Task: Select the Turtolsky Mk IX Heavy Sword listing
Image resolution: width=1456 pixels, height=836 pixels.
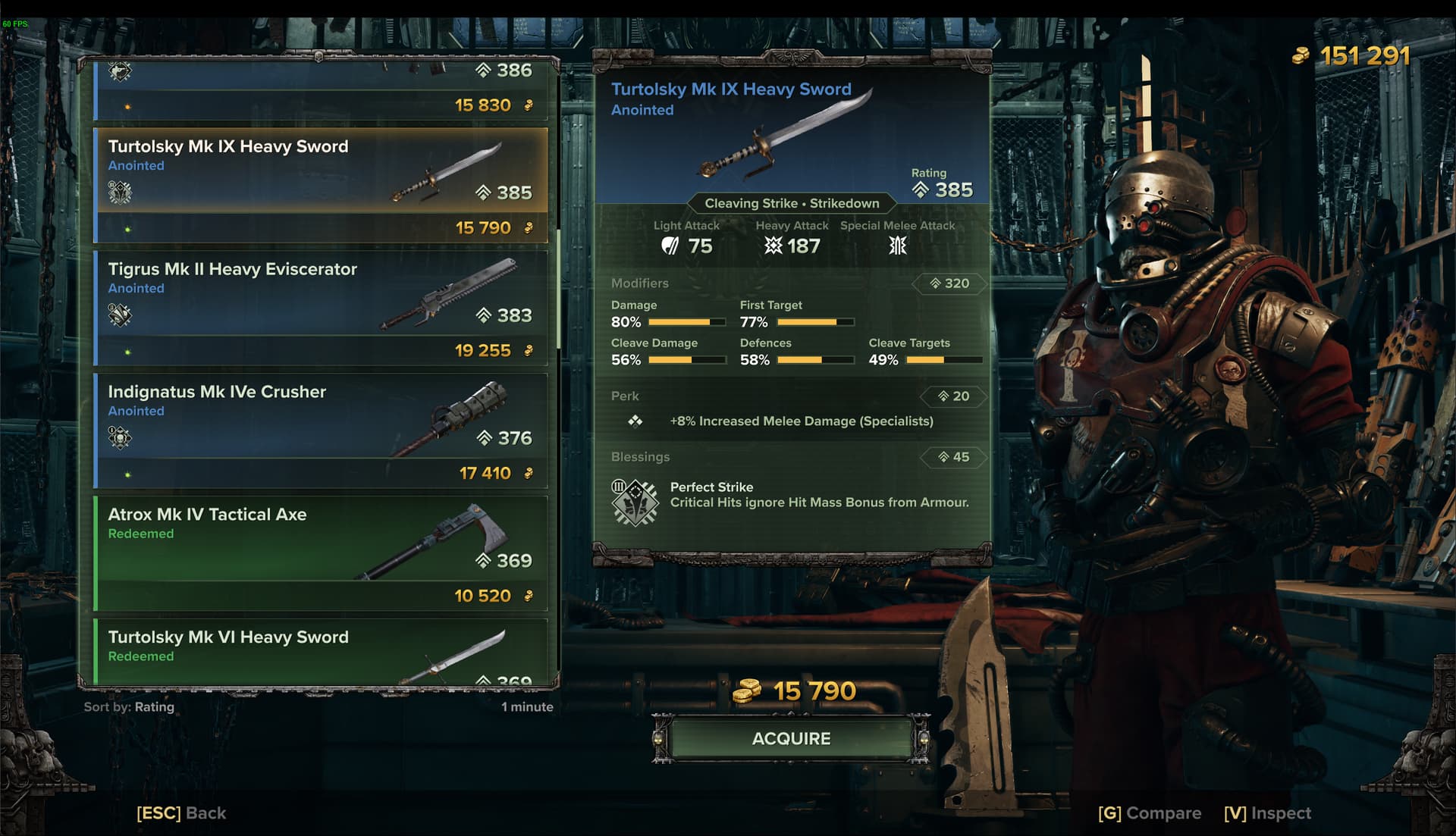Action: point(321,184)
